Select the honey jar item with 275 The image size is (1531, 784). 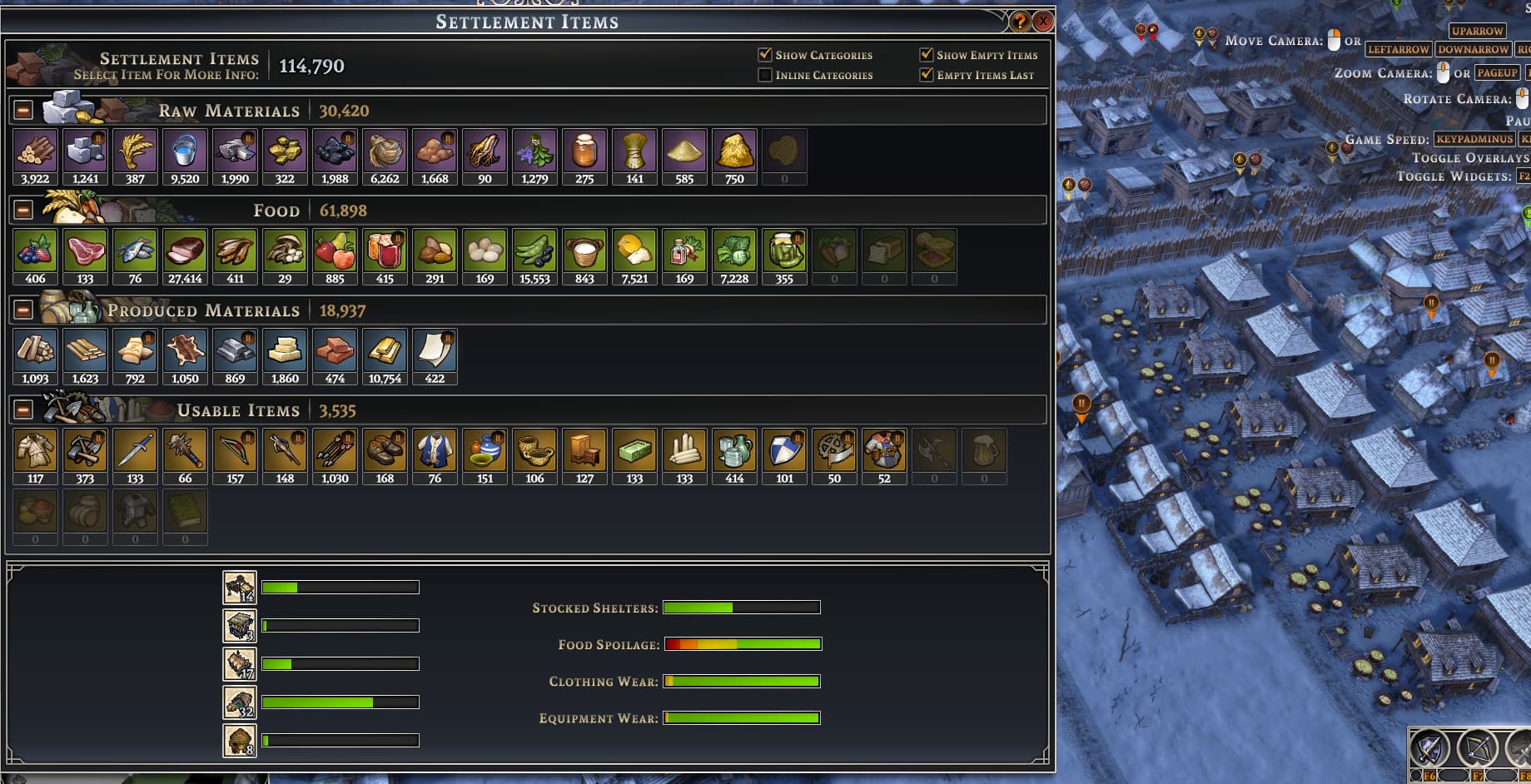point(584,151)
